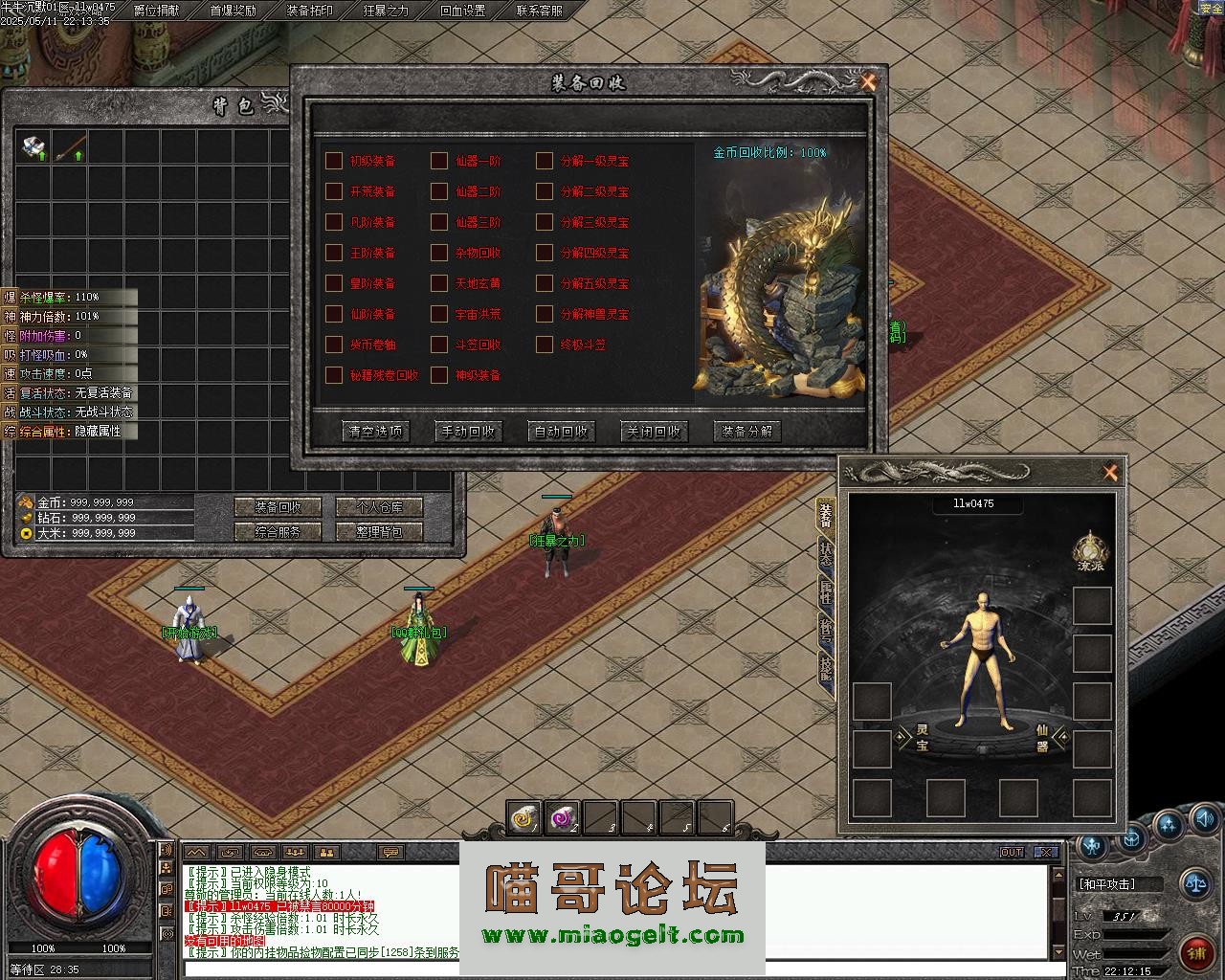Click the 清空选项 button
The width and height of the screenshot is (1225, 980).
(x=375, y=432)
